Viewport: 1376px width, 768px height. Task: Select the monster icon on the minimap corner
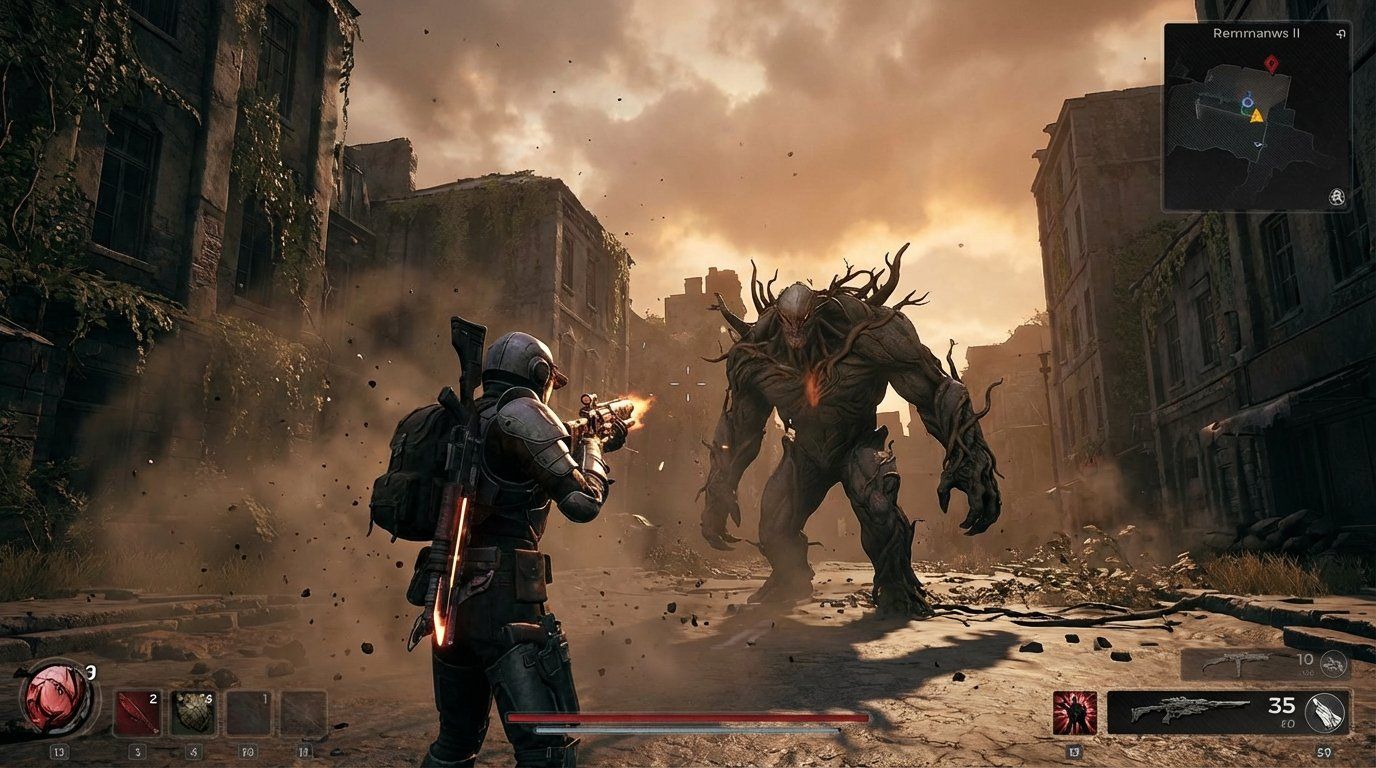click(x=1338, y=197)
